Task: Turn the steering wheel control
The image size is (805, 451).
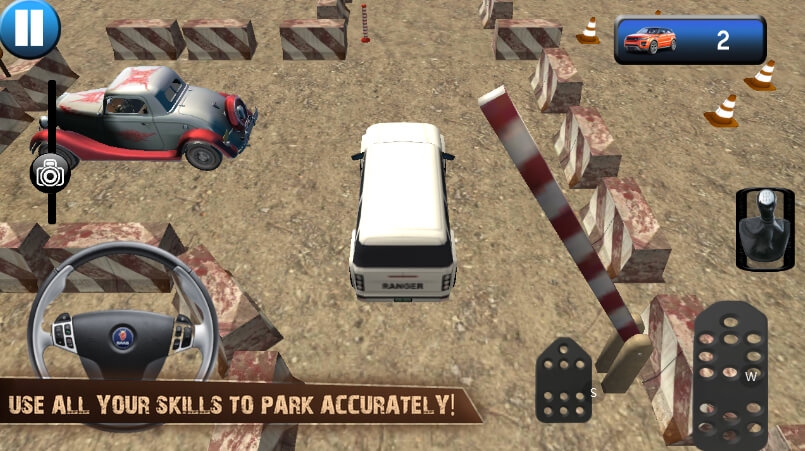Action: click(x=123, y=334)
